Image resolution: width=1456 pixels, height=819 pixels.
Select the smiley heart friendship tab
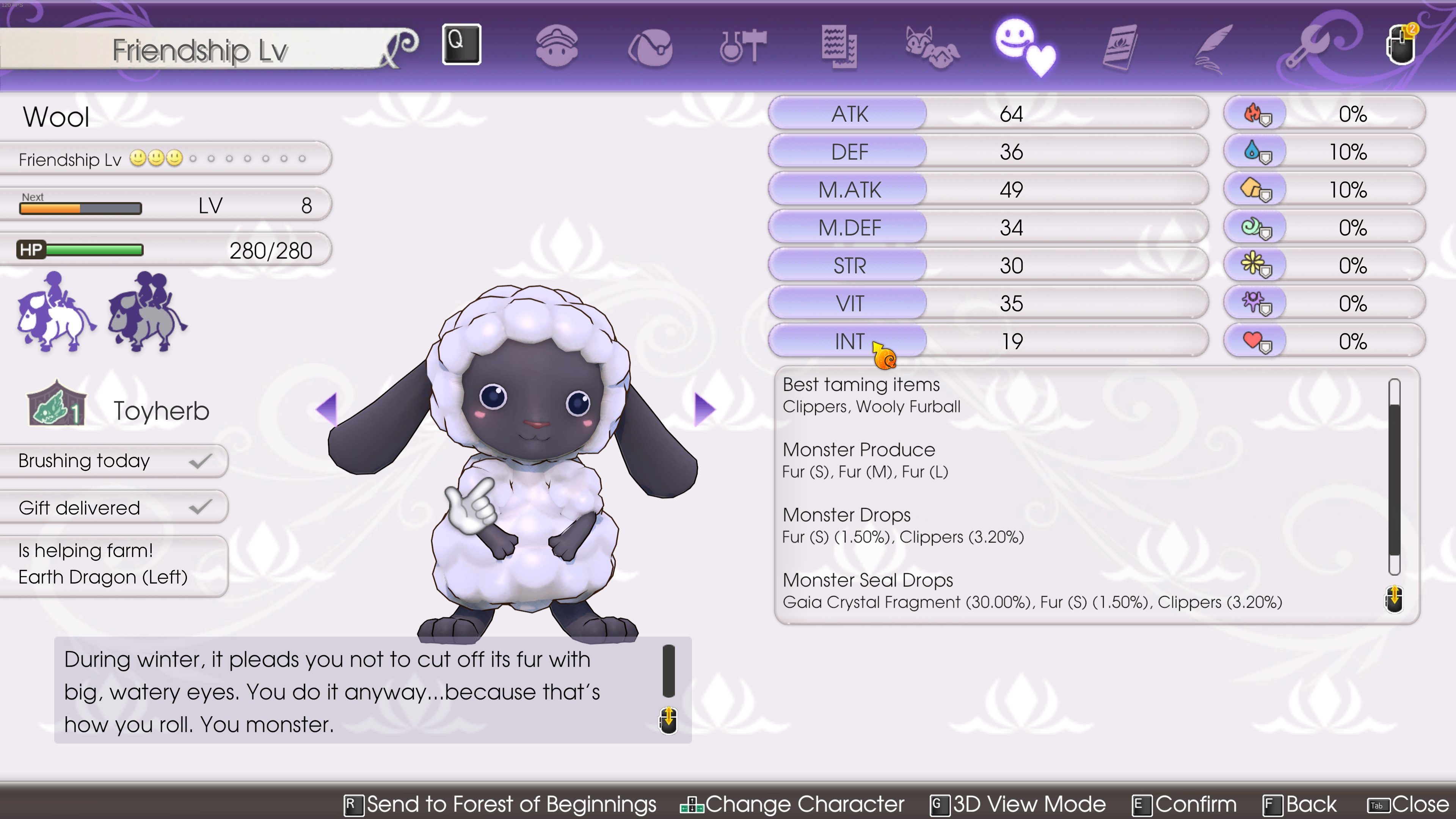pyautogui.click(x=1024, y=47)
